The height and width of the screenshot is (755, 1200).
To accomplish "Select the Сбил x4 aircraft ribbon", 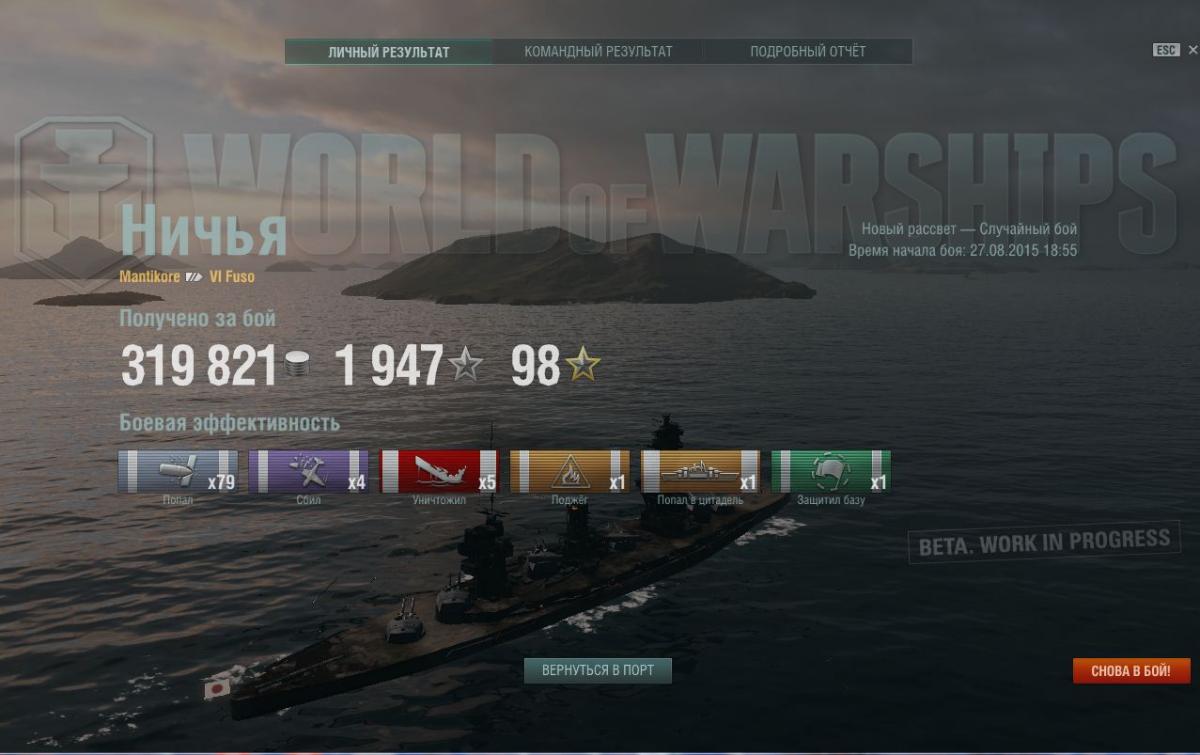I will click(308, 471).
